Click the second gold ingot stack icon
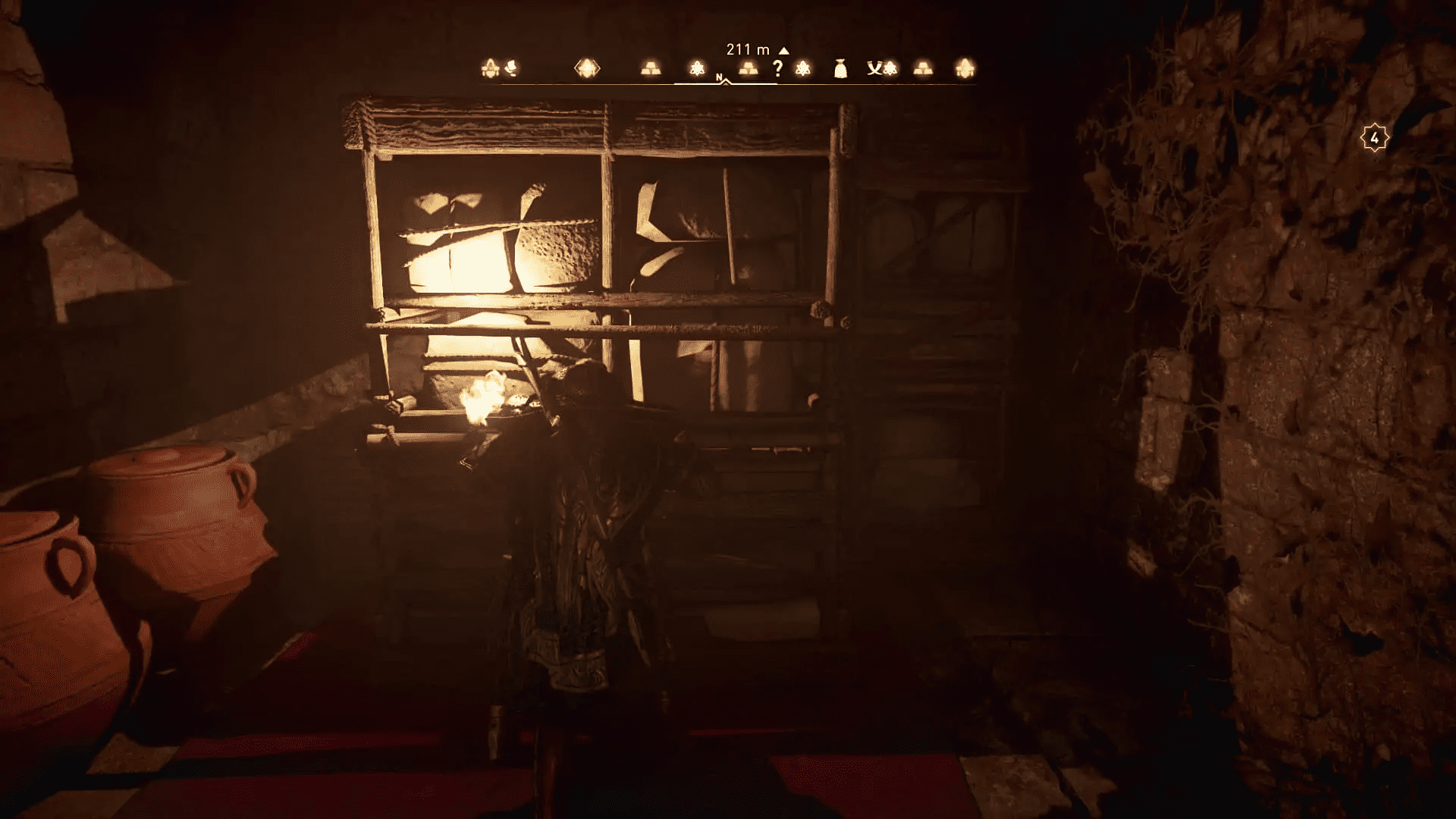The height and width of the screenshot is (819, 1456). pos(748,68)
